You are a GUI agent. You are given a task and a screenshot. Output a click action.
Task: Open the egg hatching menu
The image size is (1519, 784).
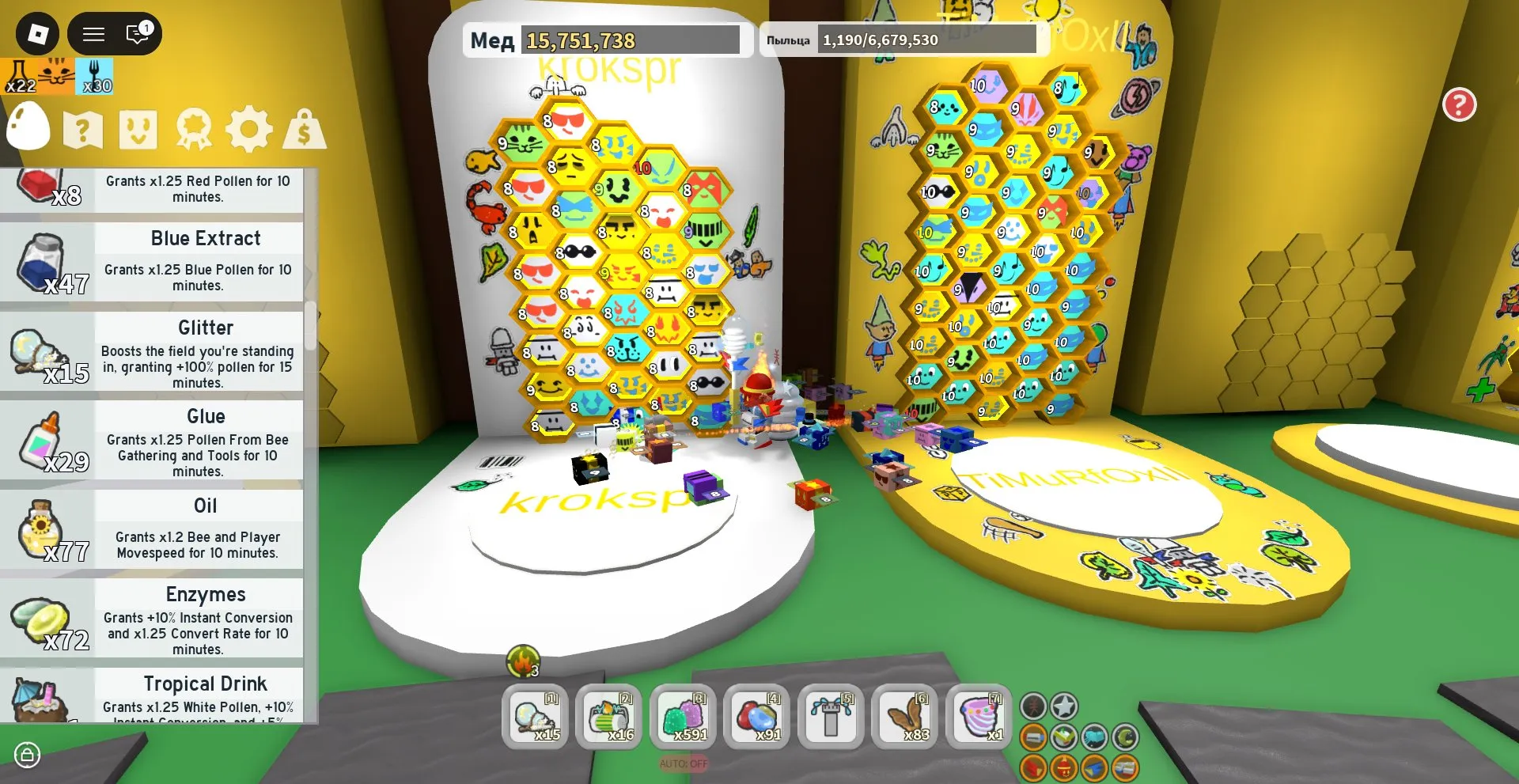point(28,128)
